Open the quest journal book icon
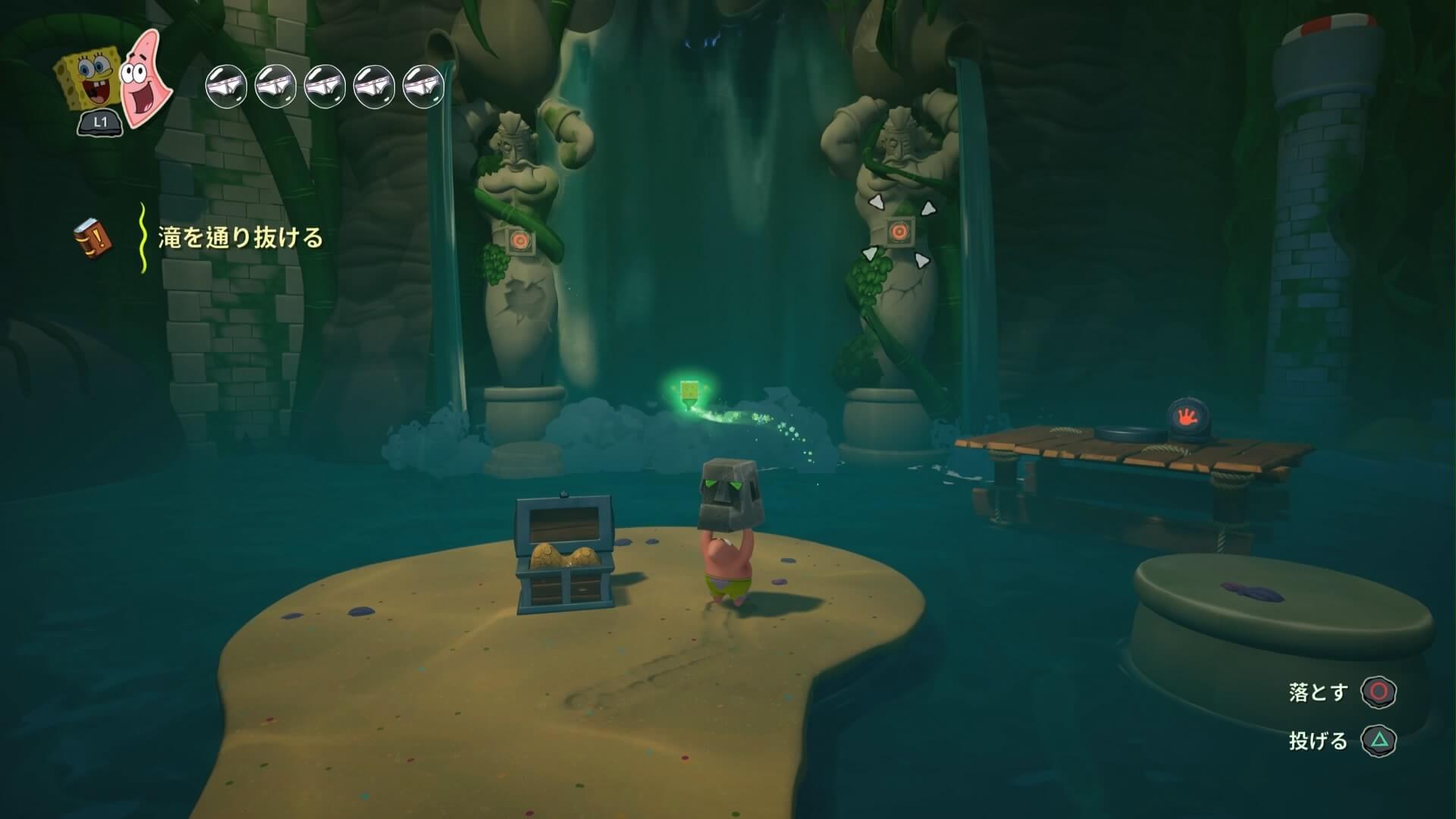 [x=93, y=237]
